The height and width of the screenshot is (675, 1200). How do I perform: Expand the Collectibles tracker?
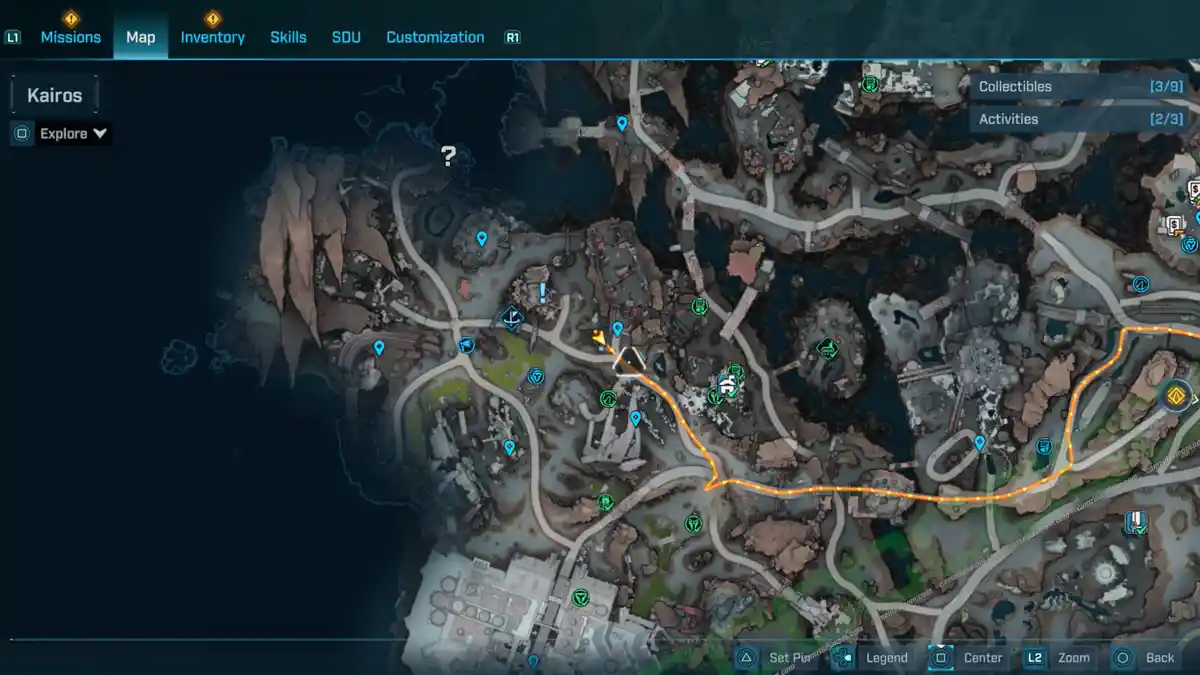point(1078,87)
